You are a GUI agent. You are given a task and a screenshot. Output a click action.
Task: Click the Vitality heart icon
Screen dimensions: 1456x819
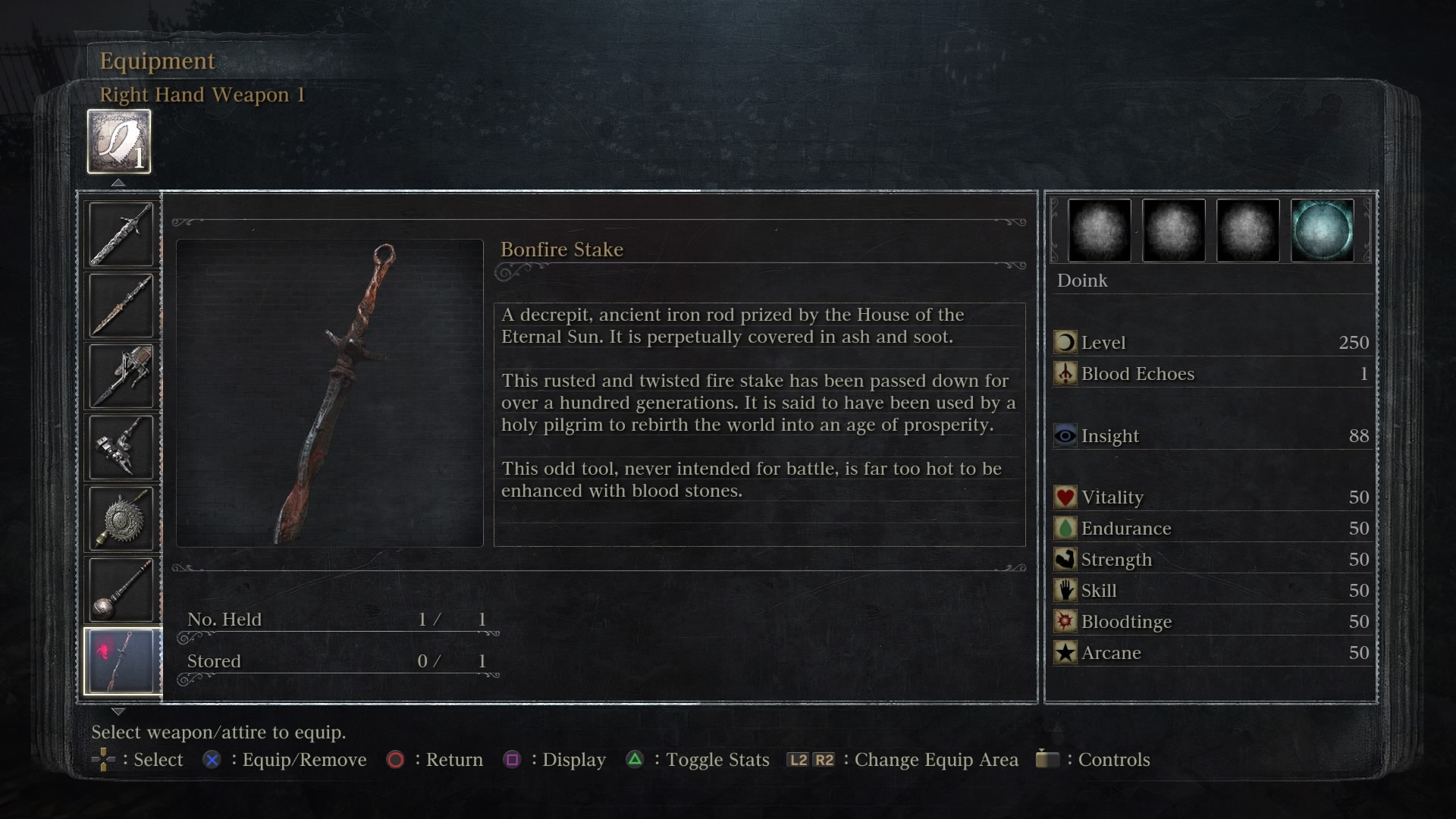pos(1065,497)
